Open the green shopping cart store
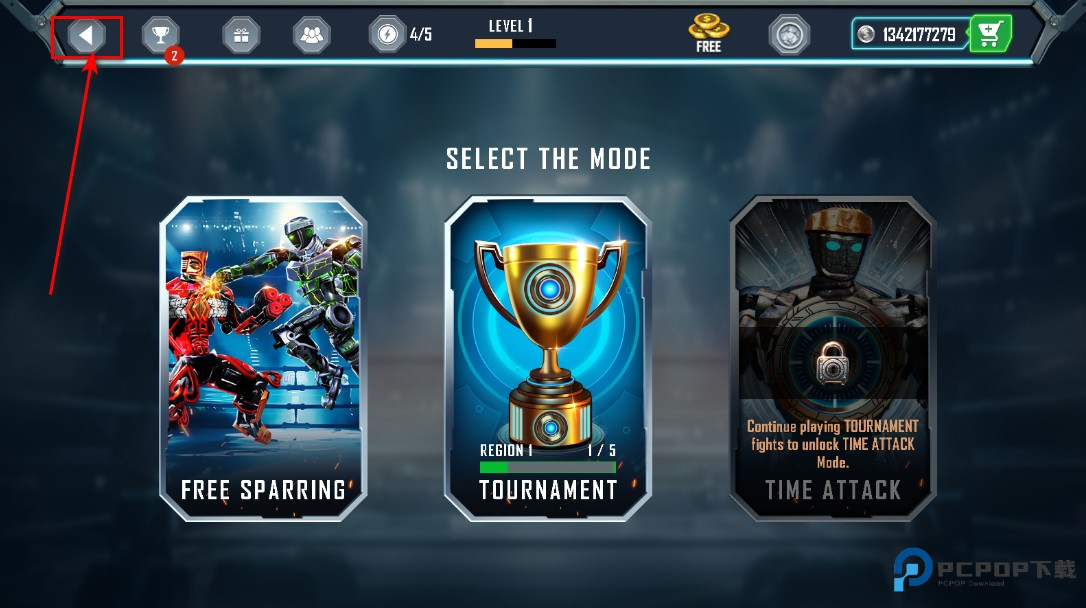This screenshot has height=608, width=1086. click(x=990, y=35)
